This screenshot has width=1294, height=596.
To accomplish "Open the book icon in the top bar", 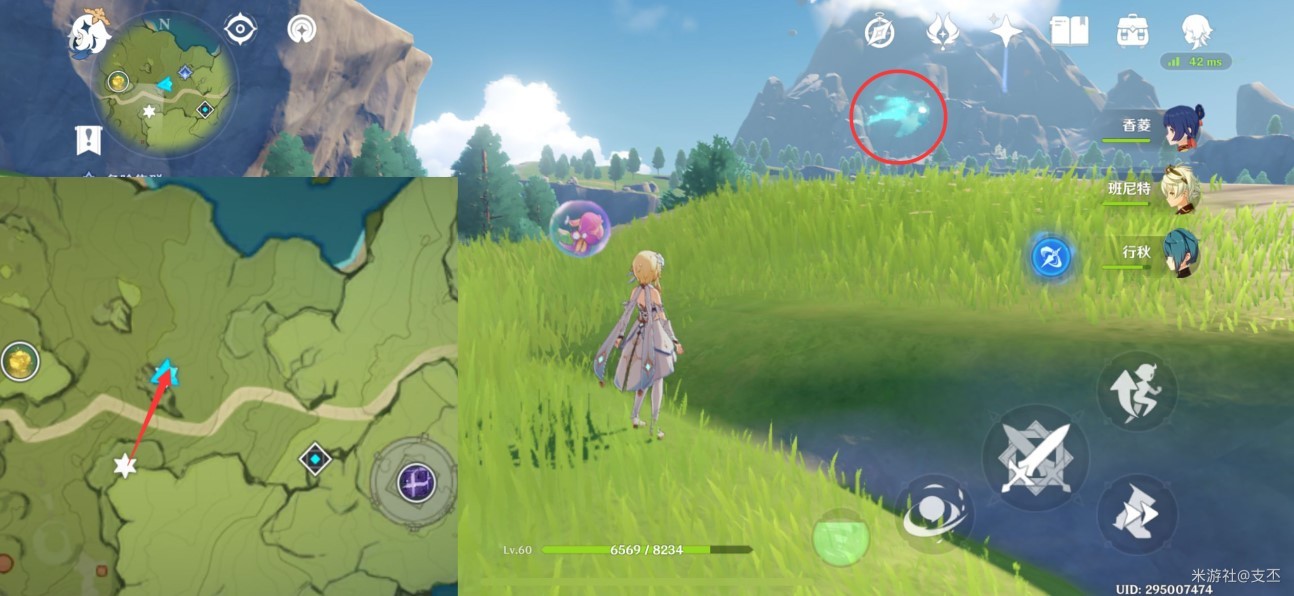I will coord(1068,31).
